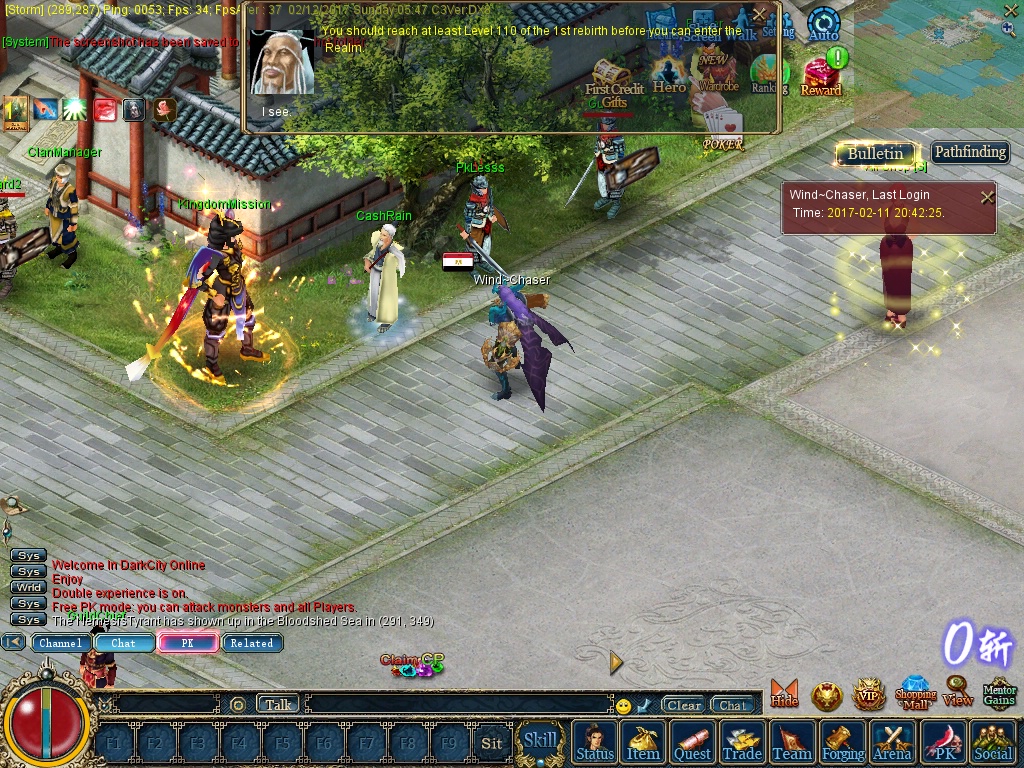The width and height of the screenshot is (1024, 768).
Task: Click the Sit button
Action: pos(491,743)
